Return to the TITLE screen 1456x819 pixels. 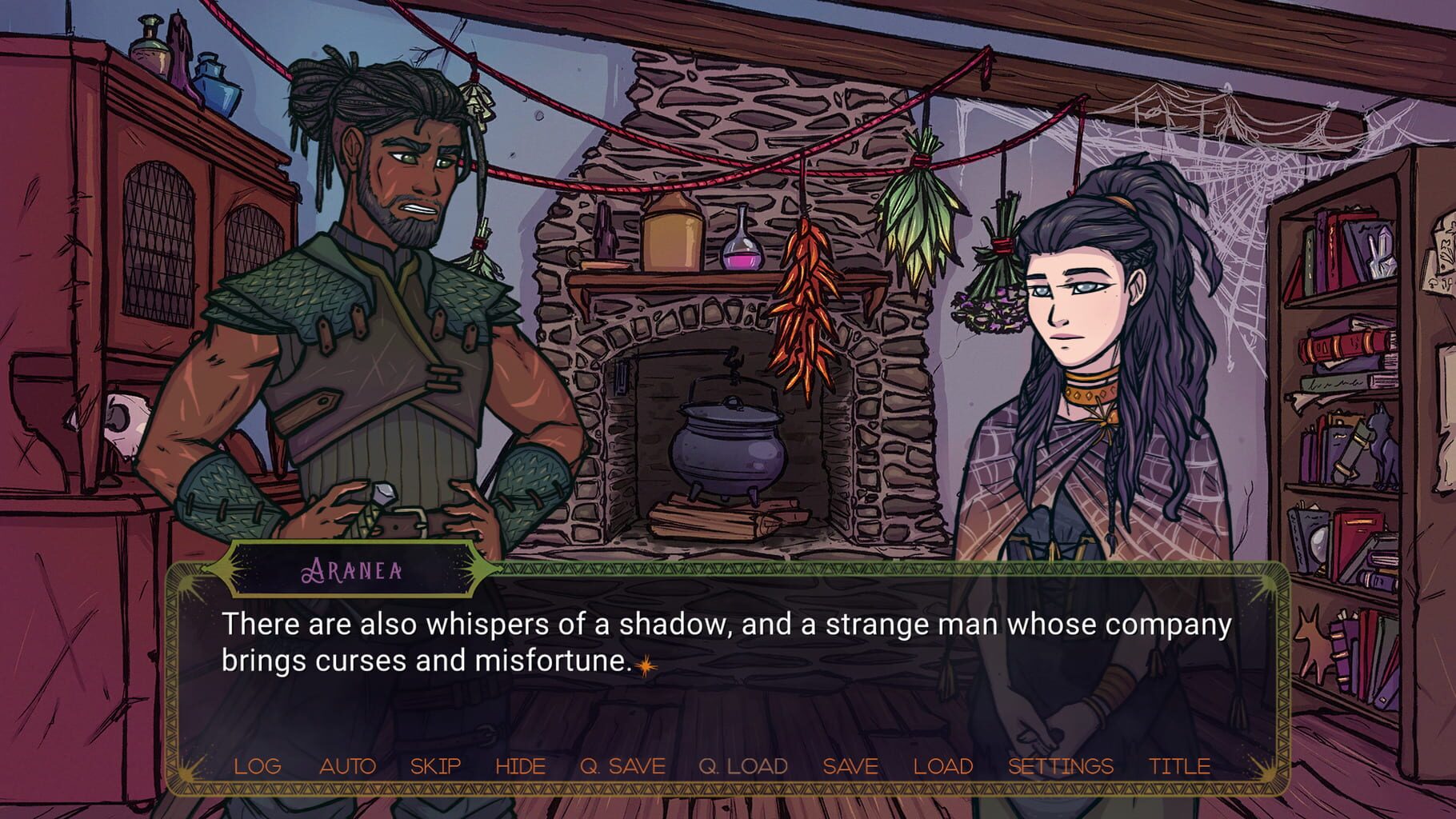tap(1179, 765)
